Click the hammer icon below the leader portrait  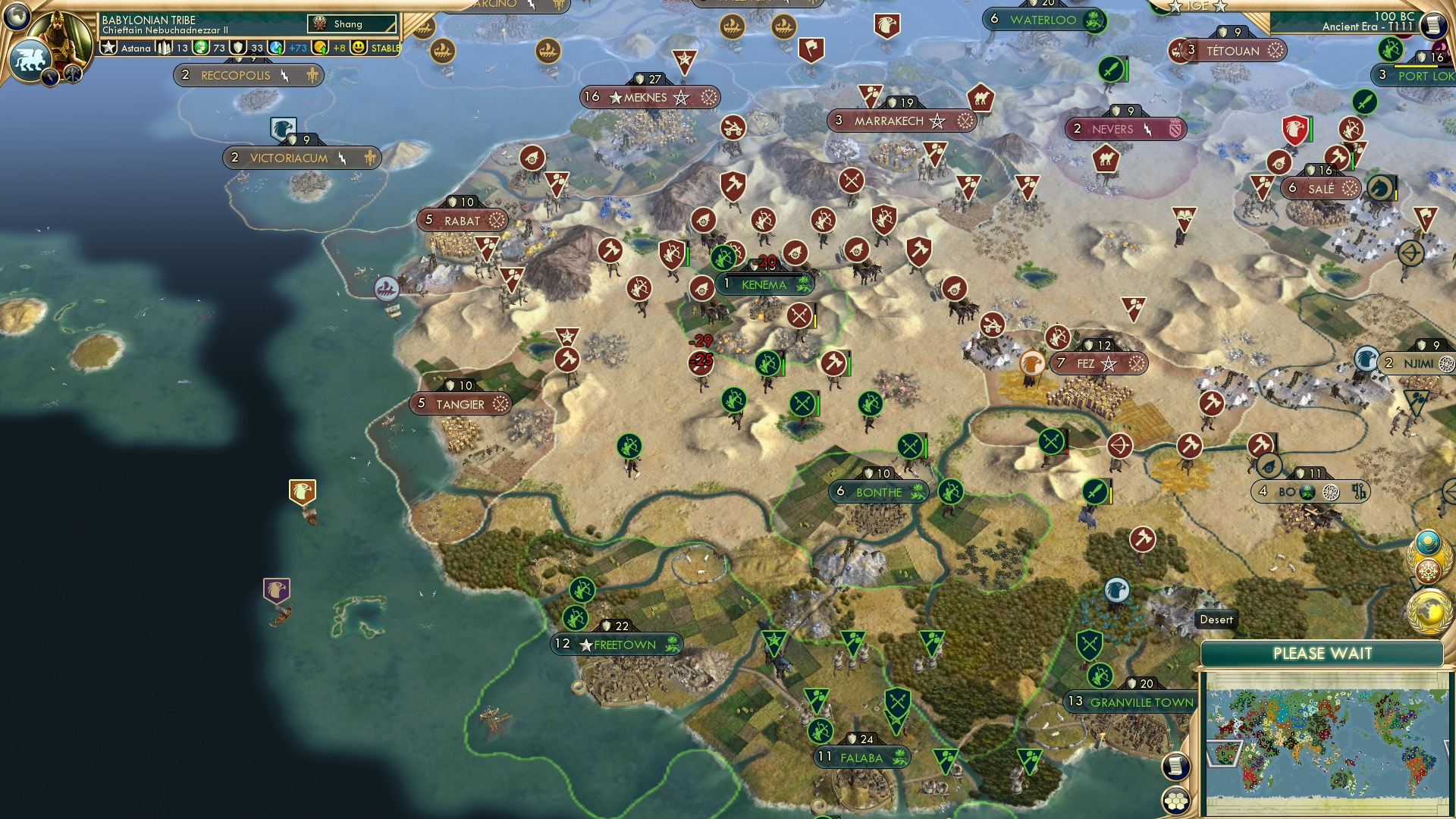(x=73, y=74)
